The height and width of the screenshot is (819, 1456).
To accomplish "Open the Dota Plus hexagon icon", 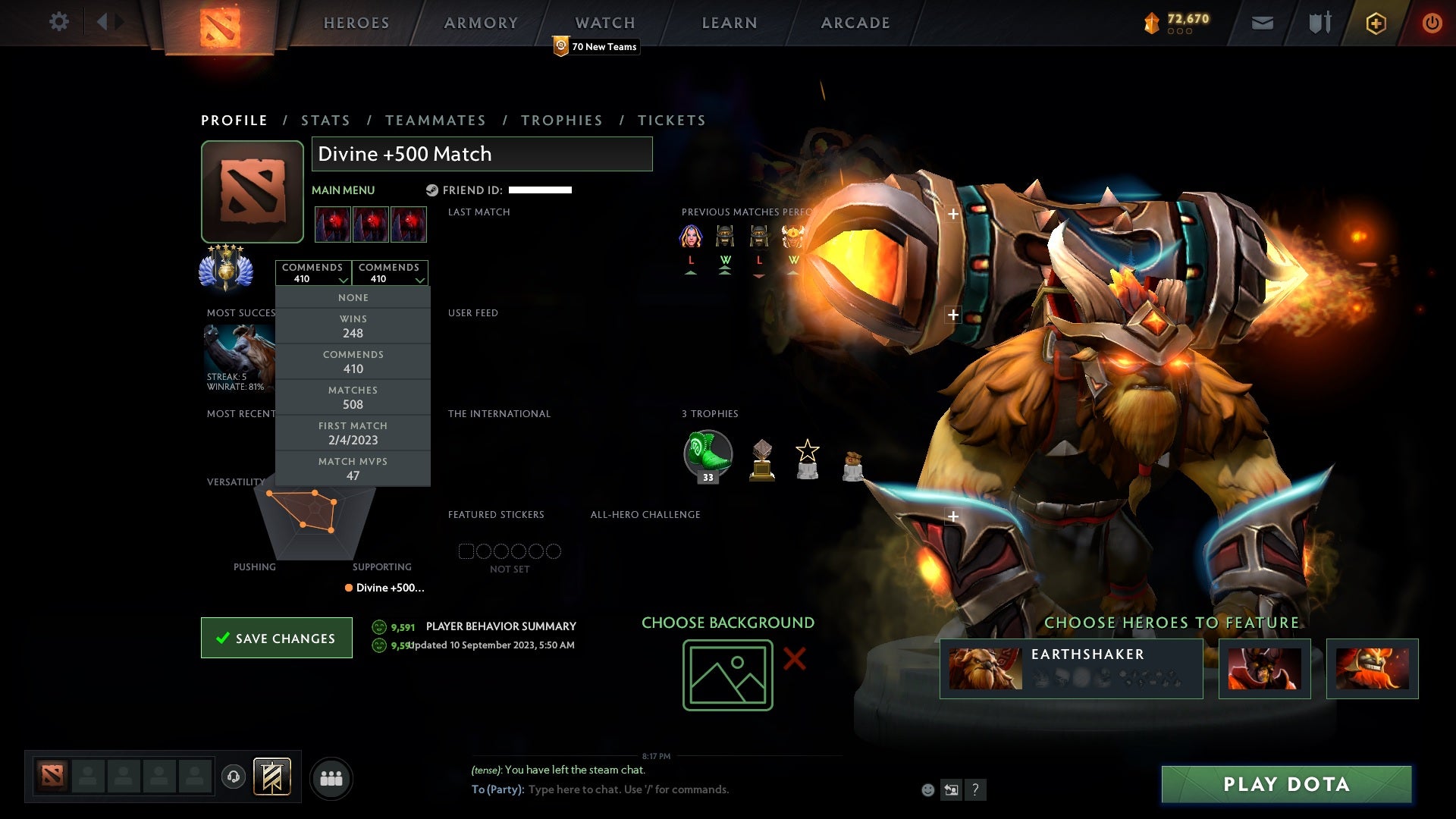I will tap(1375, 23).
